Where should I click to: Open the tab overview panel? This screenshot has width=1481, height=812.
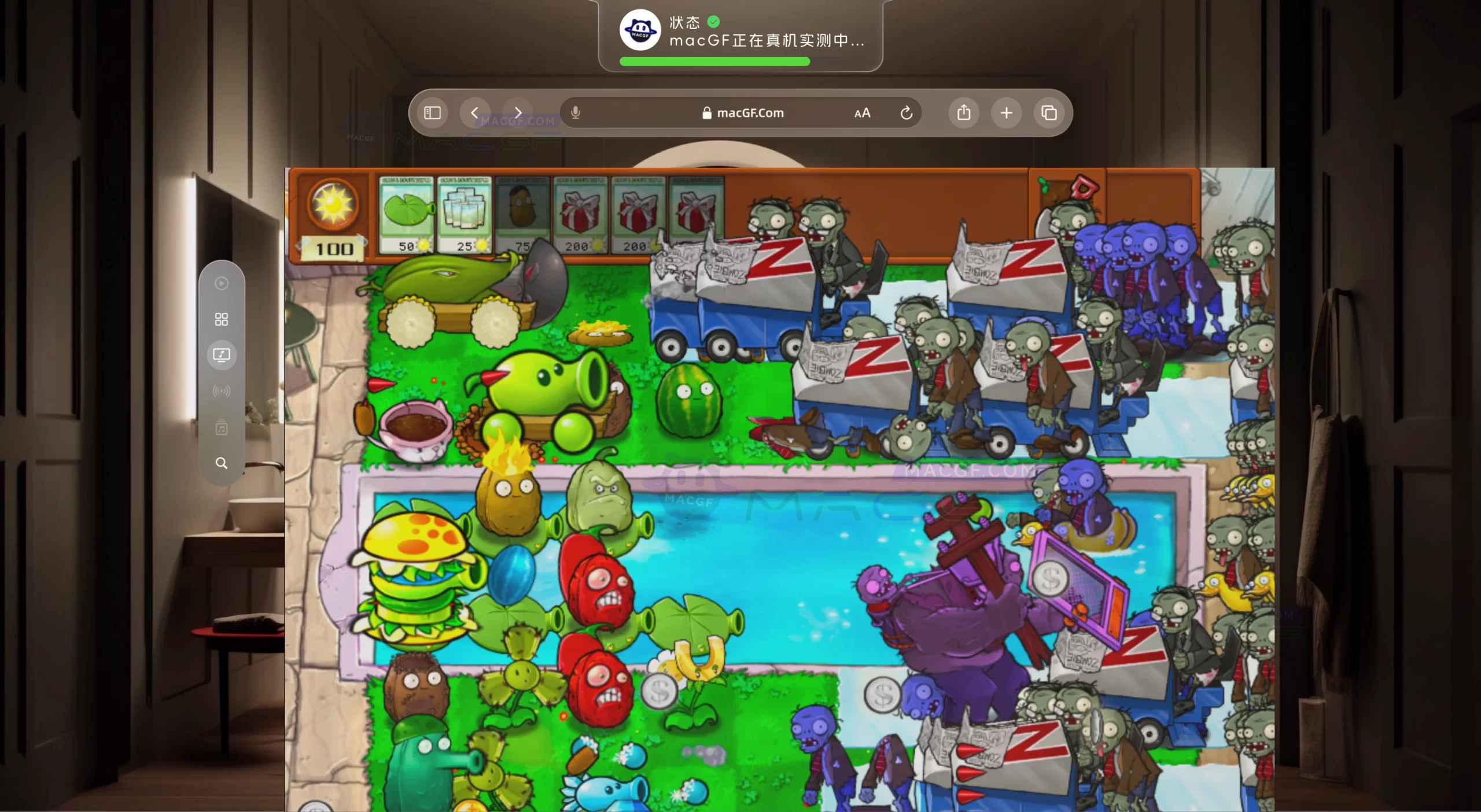click(x=1050, y=113)
